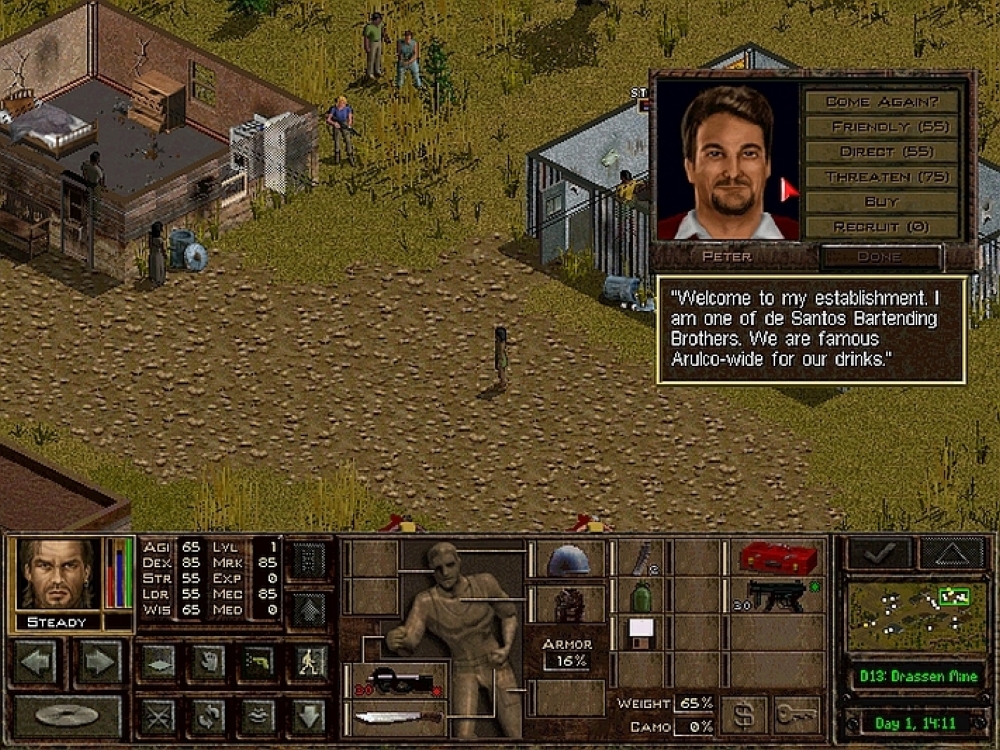Select previous mercenary with left arrow

click(x=36, y=662)
